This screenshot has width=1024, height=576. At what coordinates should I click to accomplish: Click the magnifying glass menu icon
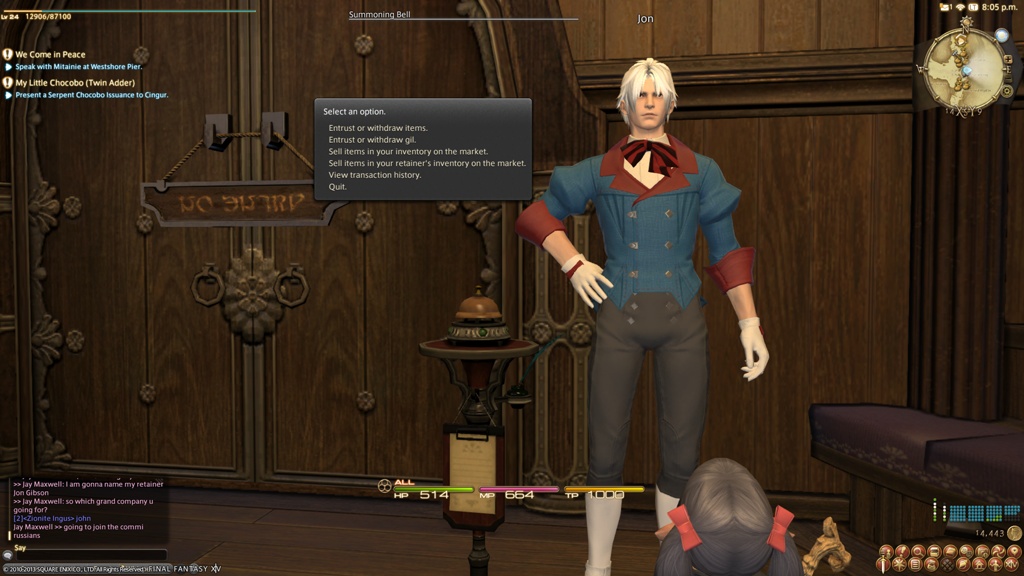click(x=918, y=551)
